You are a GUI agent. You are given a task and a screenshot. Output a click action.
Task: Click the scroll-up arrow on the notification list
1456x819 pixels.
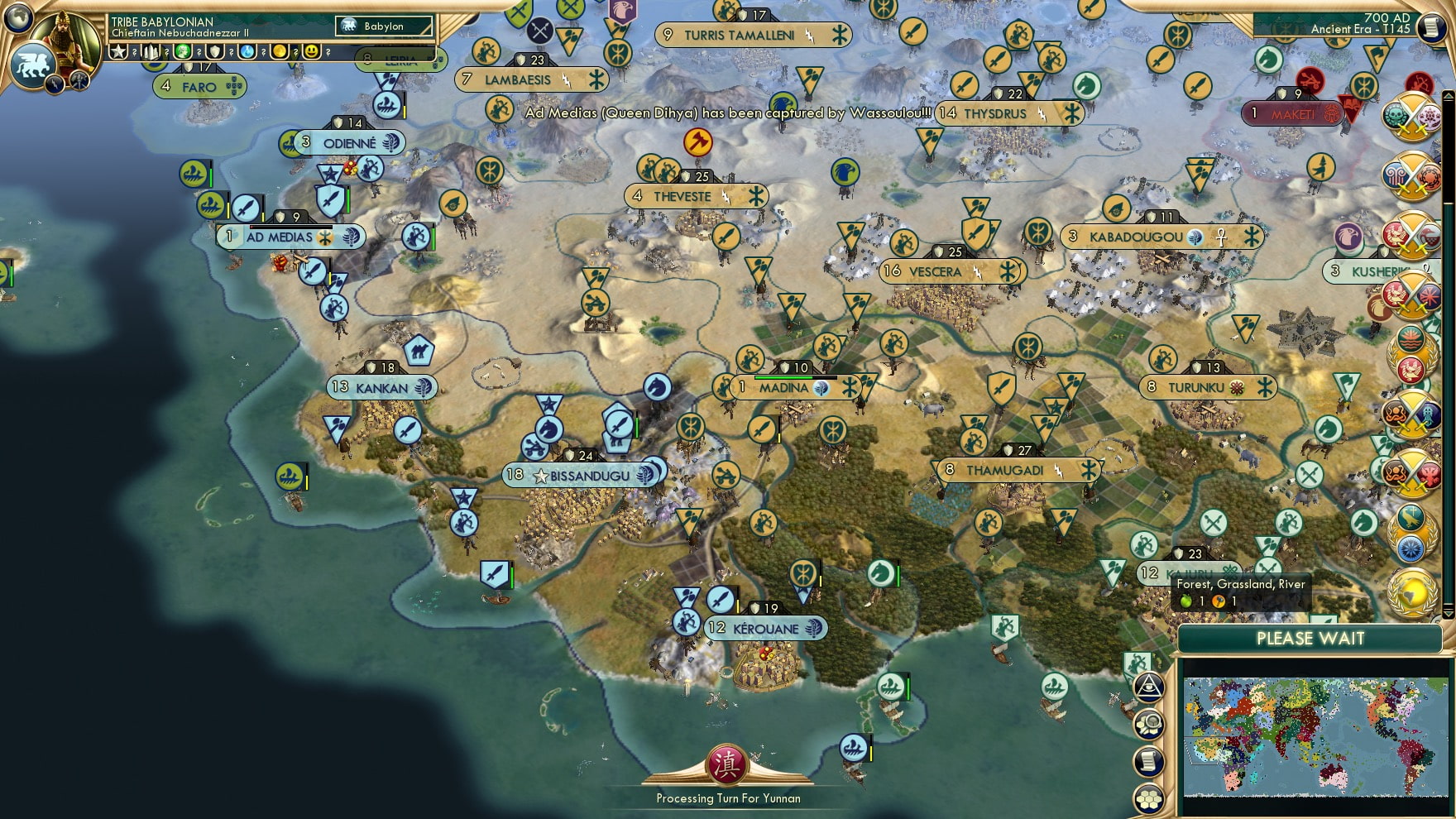coord(1448,96)
